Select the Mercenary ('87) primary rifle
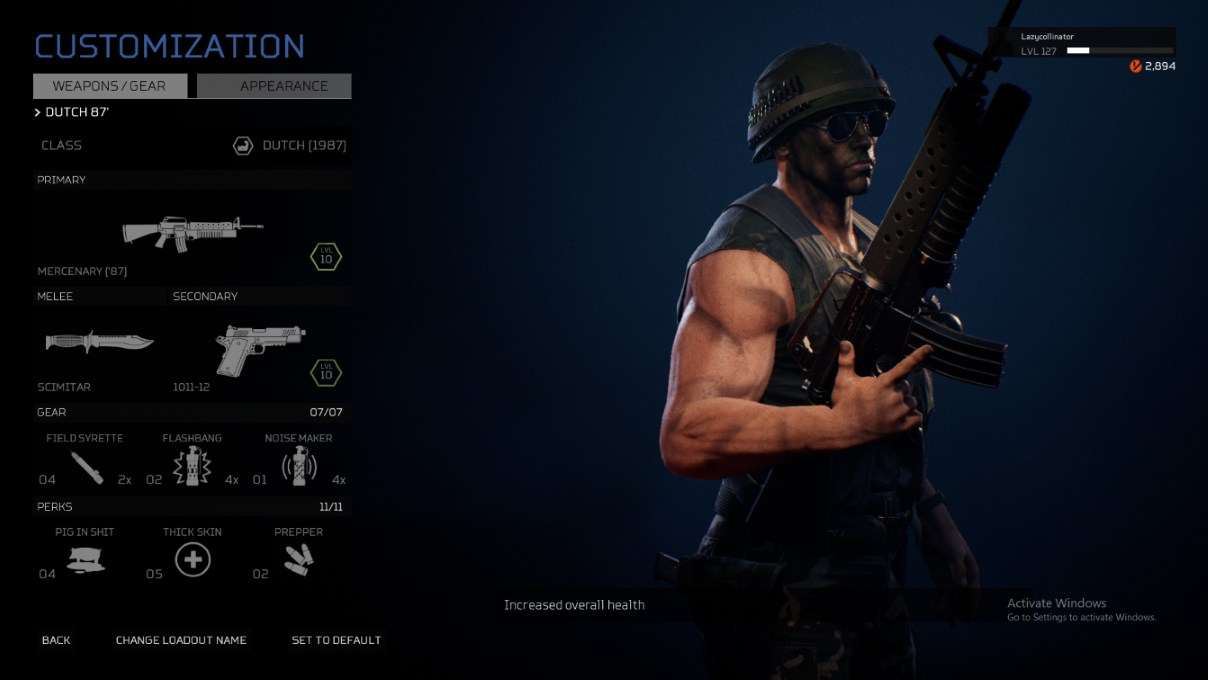Image resolution: width=1208 pixels, height=680 pixels. pos(192,232)
